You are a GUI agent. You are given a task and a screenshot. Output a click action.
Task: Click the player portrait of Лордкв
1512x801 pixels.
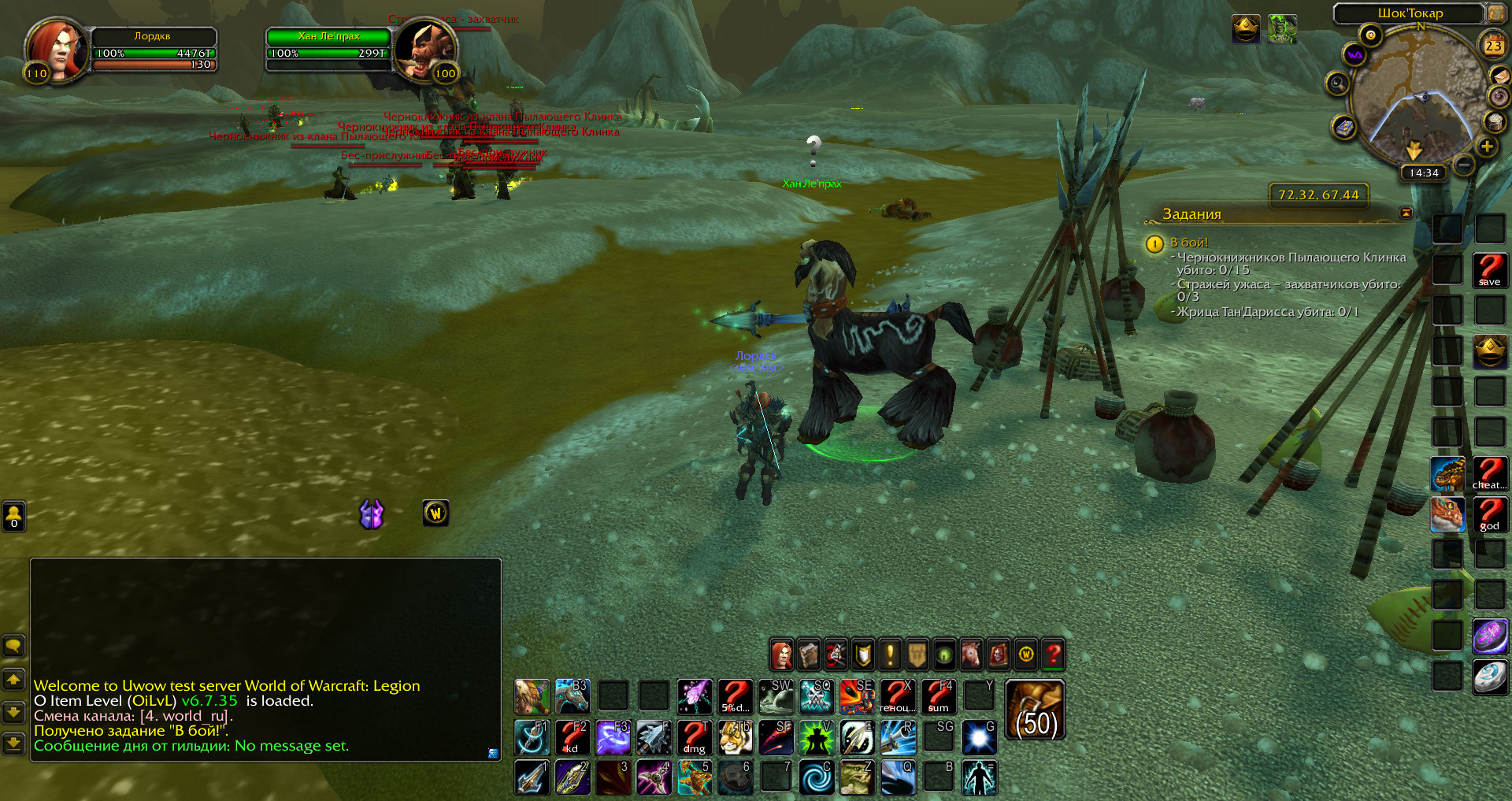(55, 49)
